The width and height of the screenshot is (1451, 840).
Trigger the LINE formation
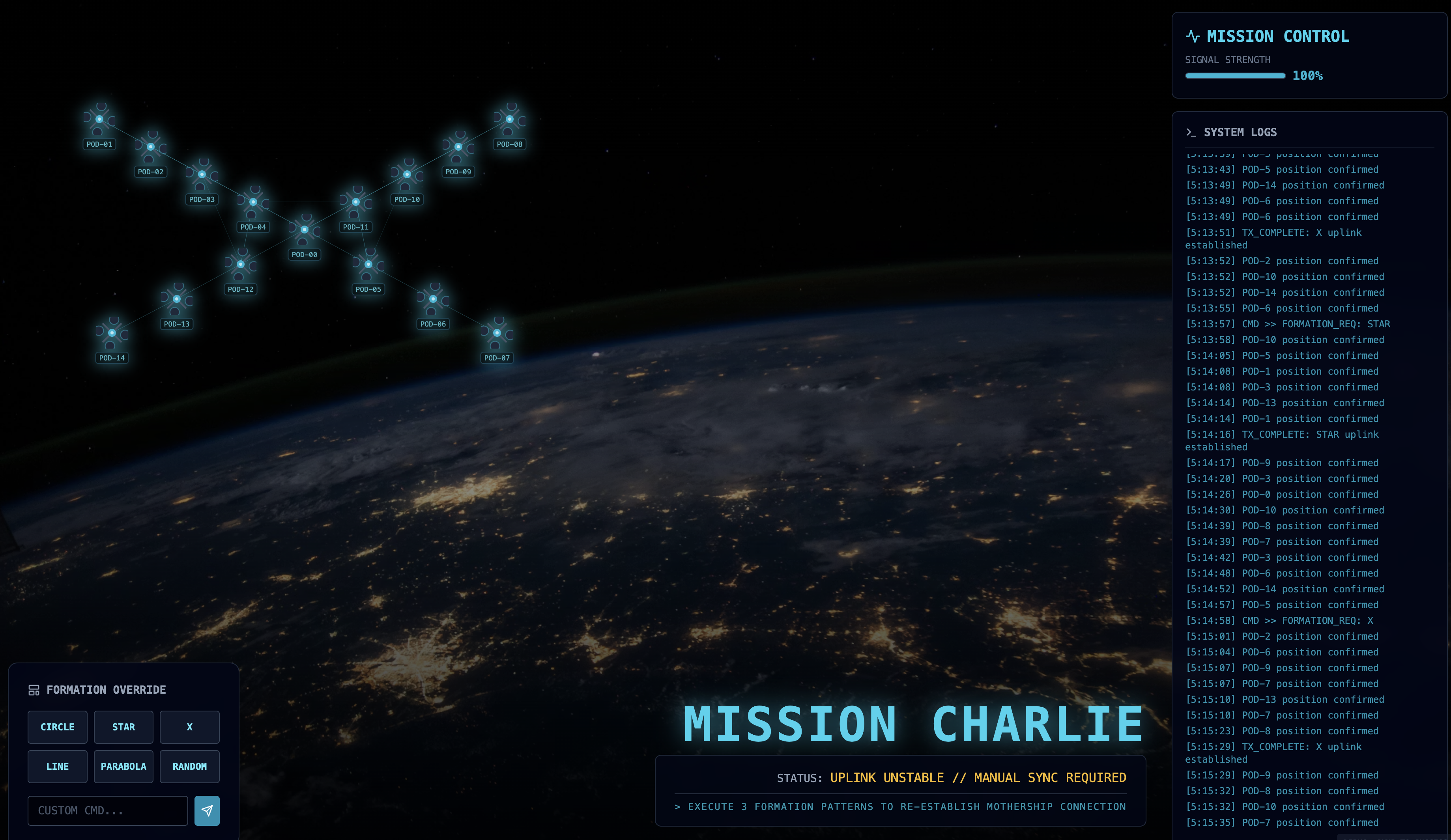[58, 766]
